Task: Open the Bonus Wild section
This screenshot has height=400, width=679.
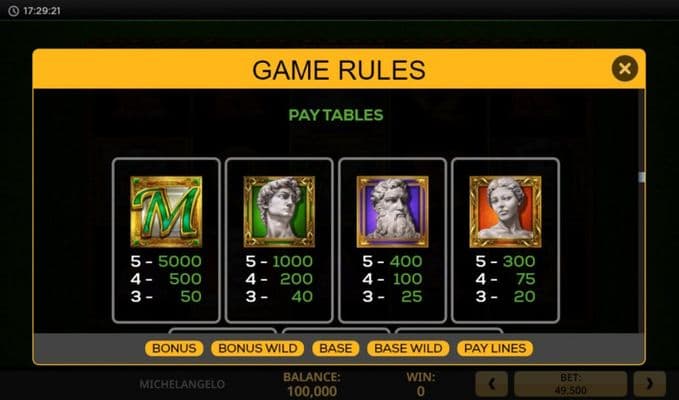Action: 256,349
